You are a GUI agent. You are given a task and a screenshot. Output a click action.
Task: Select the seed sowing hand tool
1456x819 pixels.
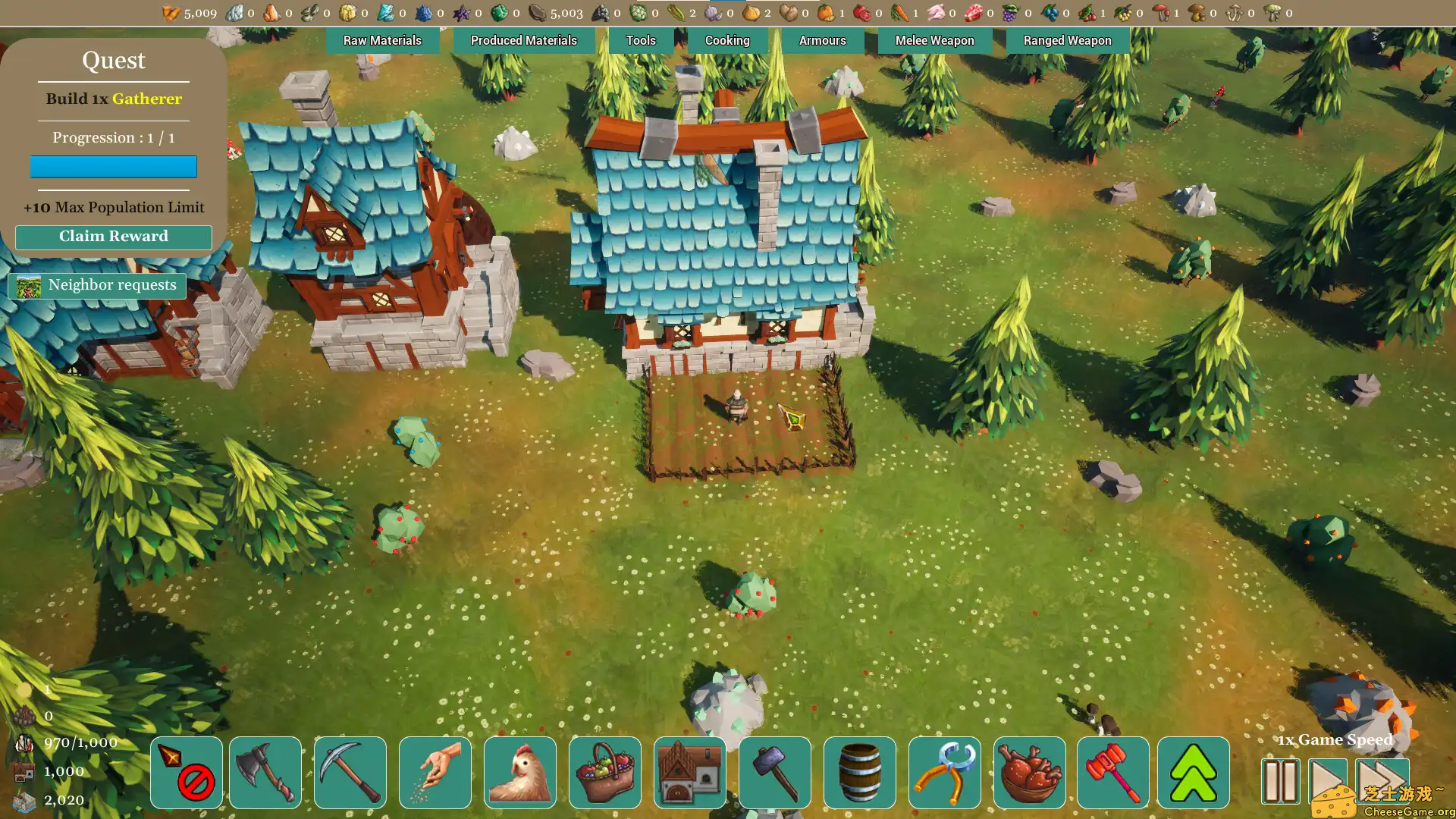[435, 772]
